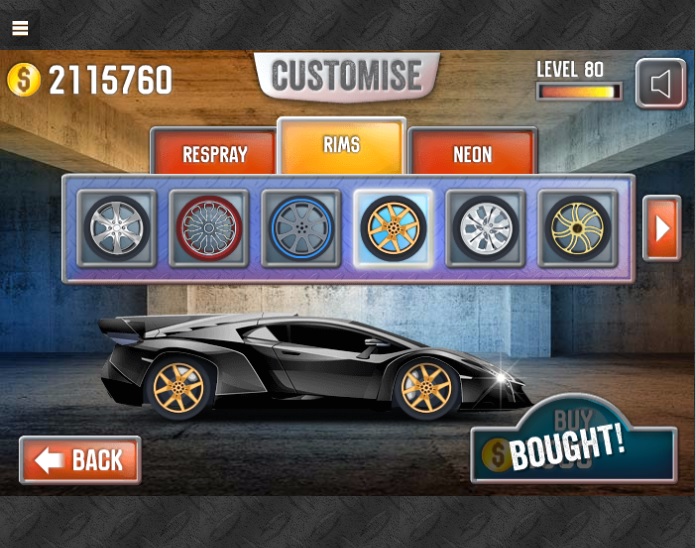Image resolution: width=696 pixels, height=548 pixels.
Task: Choose the silver five-spoke rim
Action: coord(117,228)
